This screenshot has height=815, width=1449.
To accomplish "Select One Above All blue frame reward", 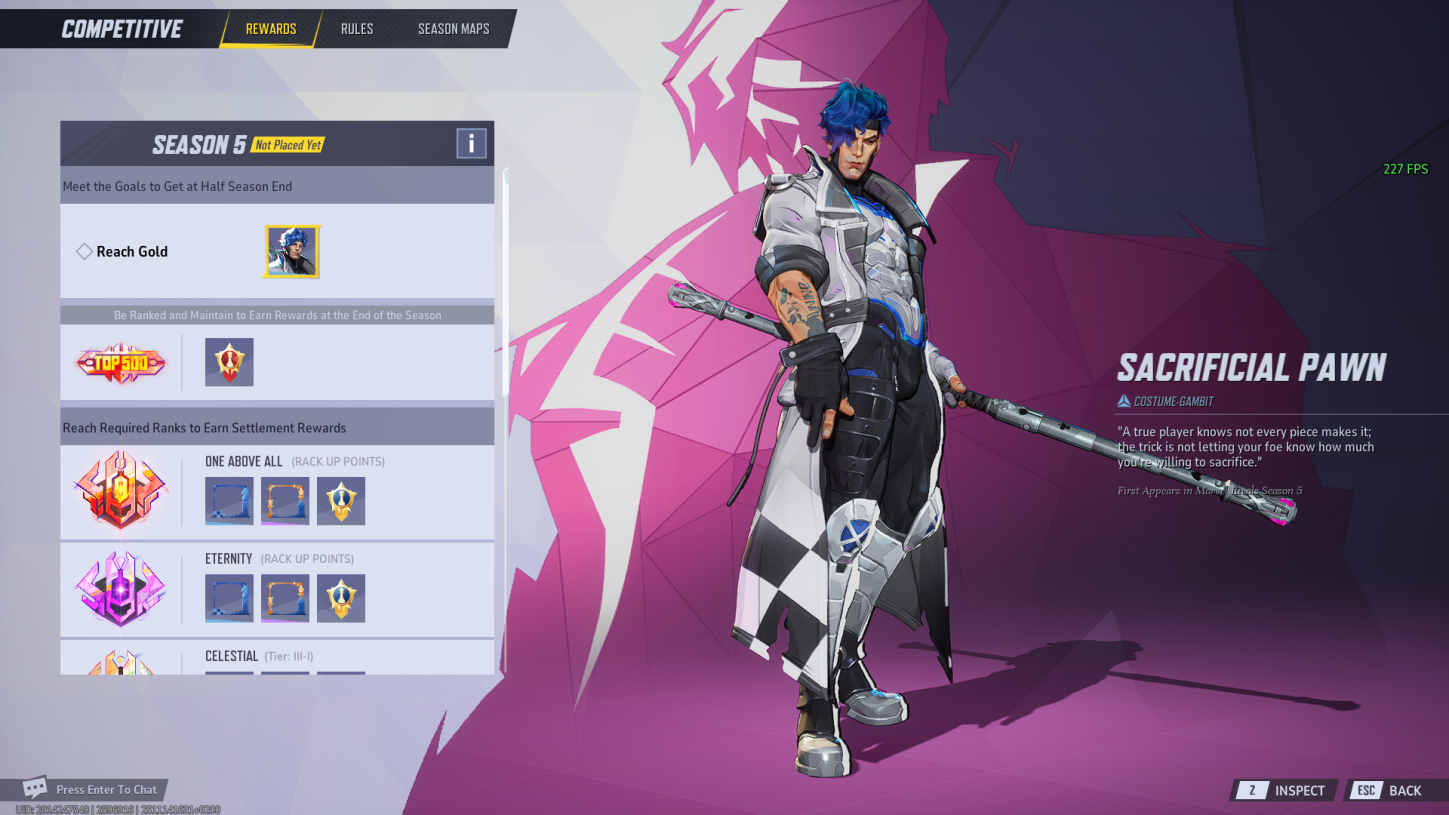I will click(229, 501).
